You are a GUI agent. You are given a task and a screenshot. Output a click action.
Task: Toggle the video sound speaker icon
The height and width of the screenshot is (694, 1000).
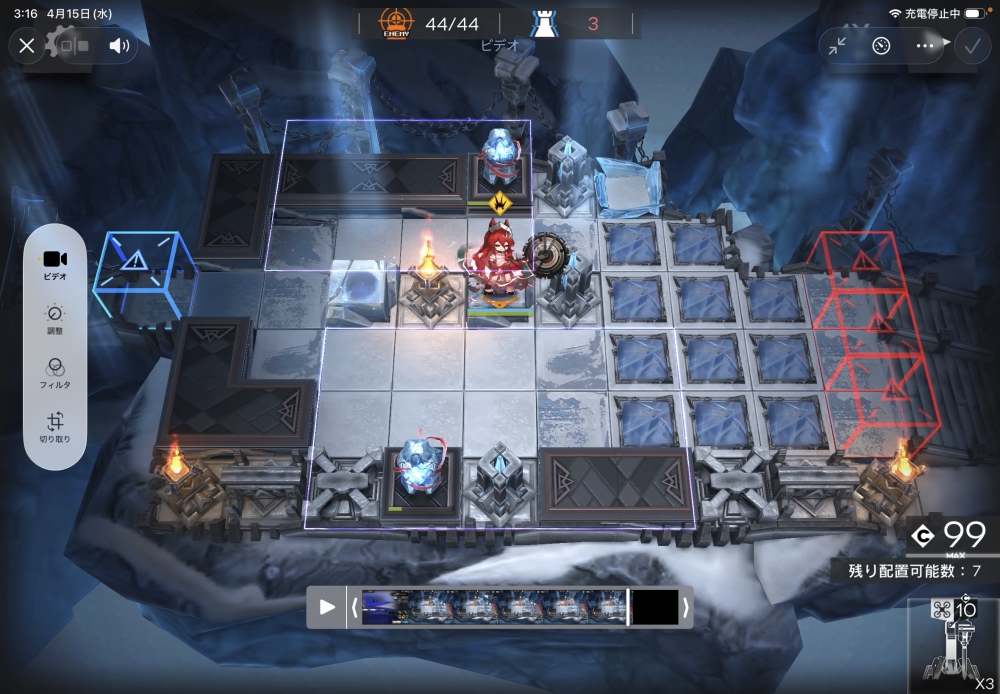coord(120,45)
